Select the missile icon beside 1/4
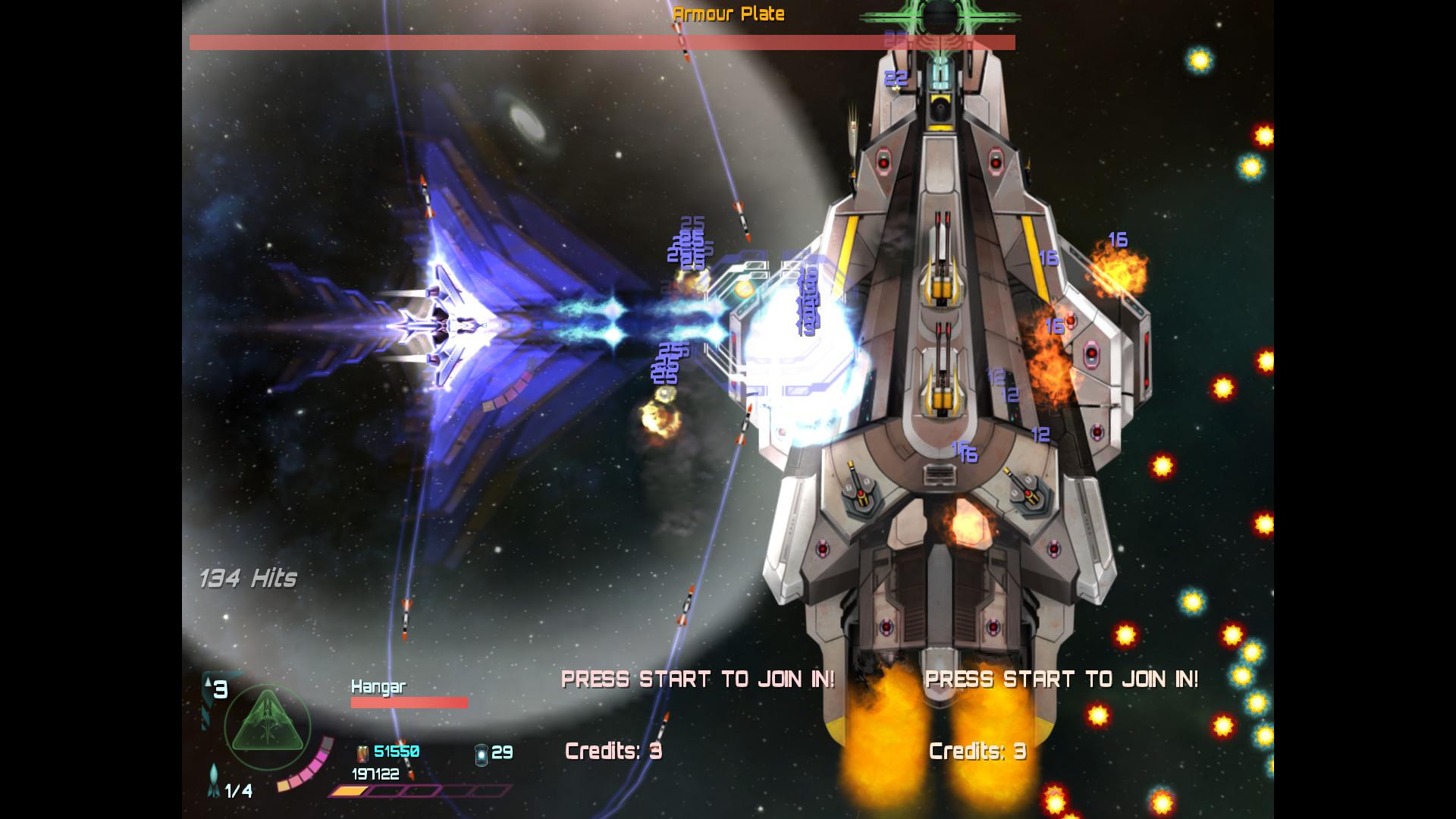Image resolution: width=1456 pixels, height=819 pixels. click(x=213, y=782)
